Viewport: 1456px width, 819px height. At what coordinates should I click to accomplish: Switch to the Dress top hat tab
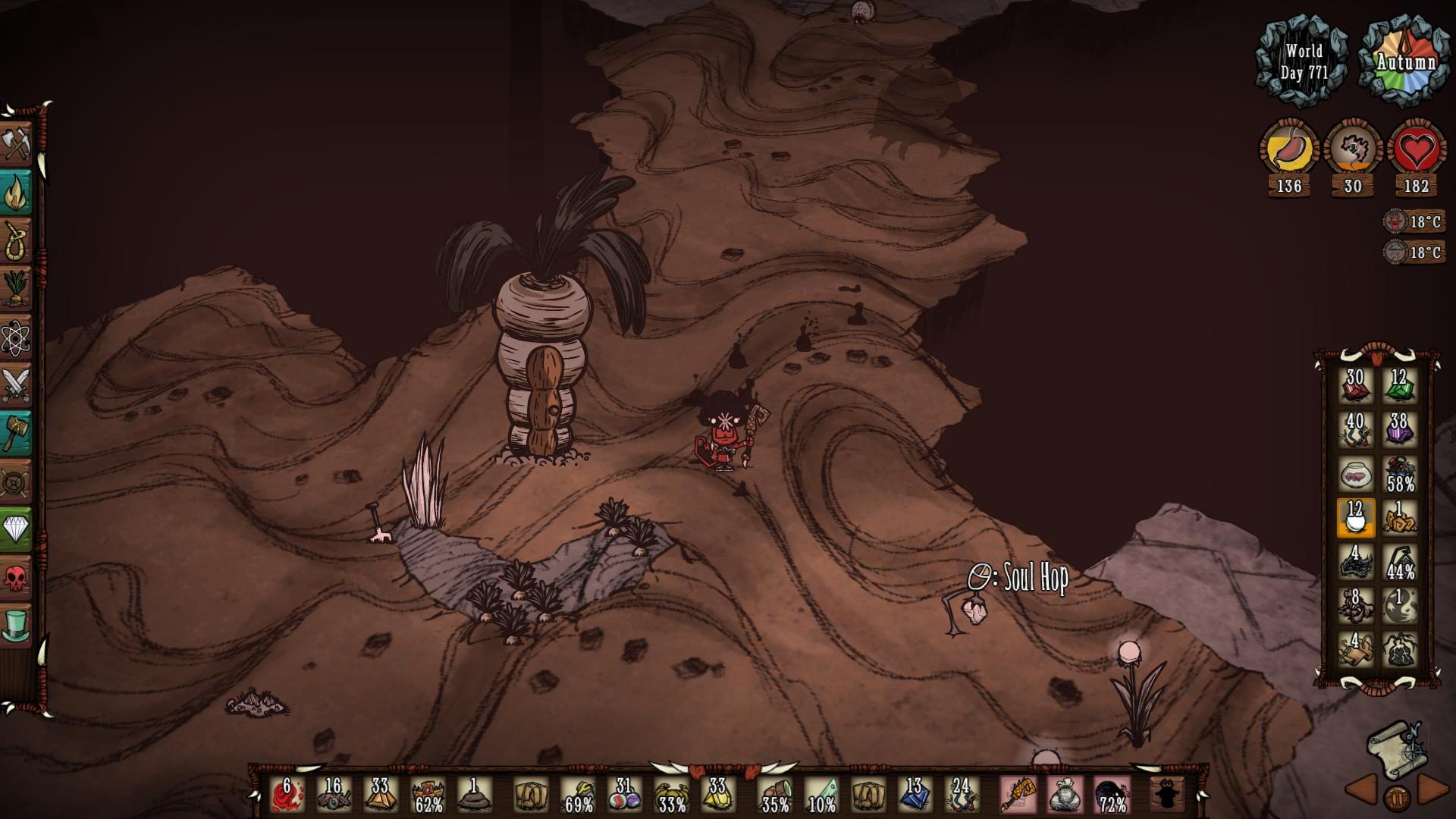(17, 625)
